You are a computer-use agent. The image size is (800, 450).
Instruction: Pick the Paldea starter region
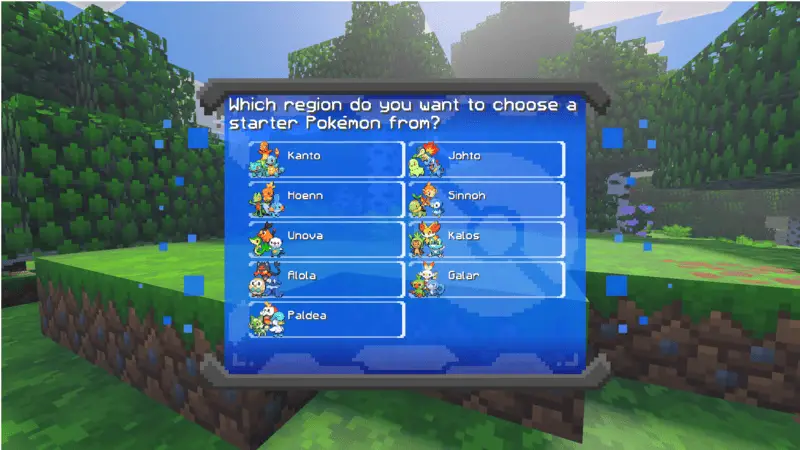click(326, 319)
